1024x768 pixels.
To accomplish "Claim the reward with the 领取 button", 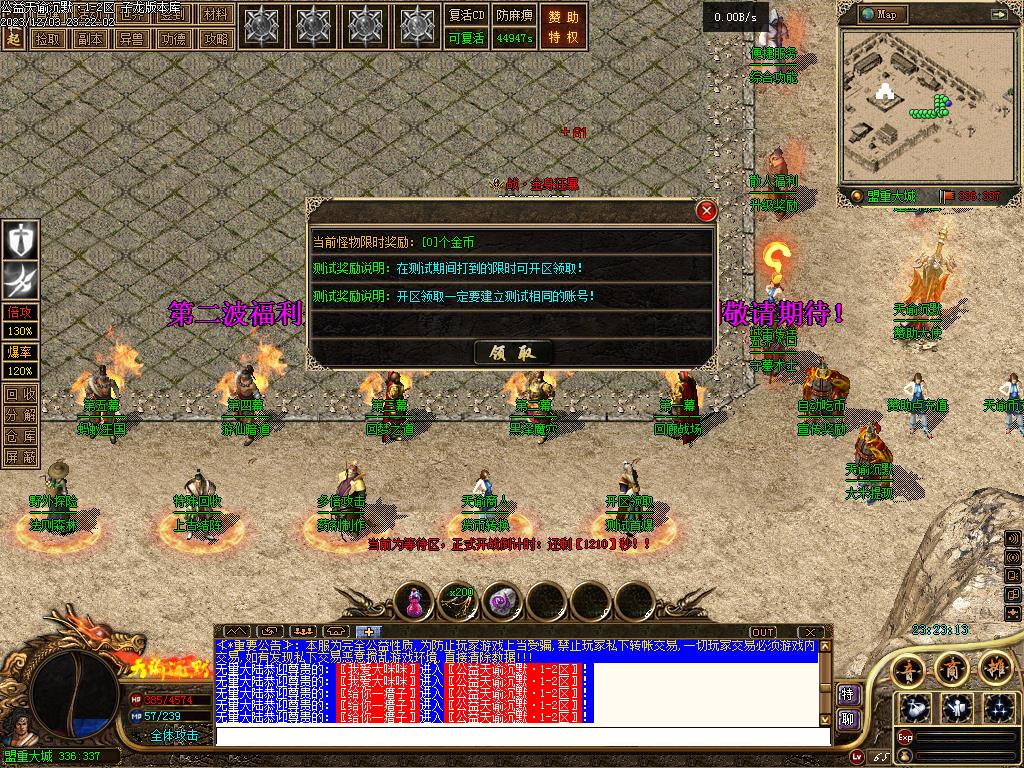I will coord(512,352).
